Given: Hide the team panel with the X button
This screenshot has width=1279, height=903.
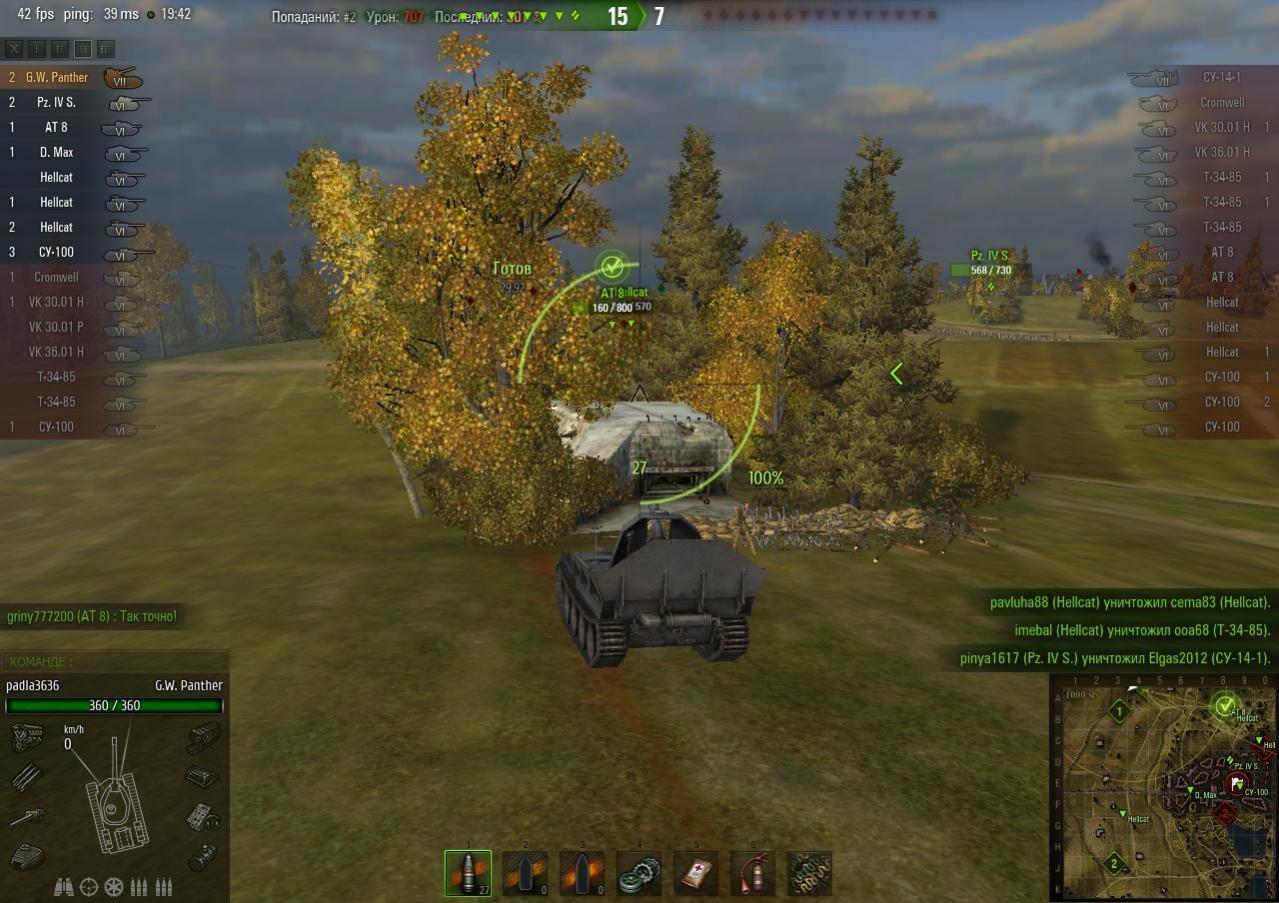Looking at the screenshot, I should click(x=15, y=48).
